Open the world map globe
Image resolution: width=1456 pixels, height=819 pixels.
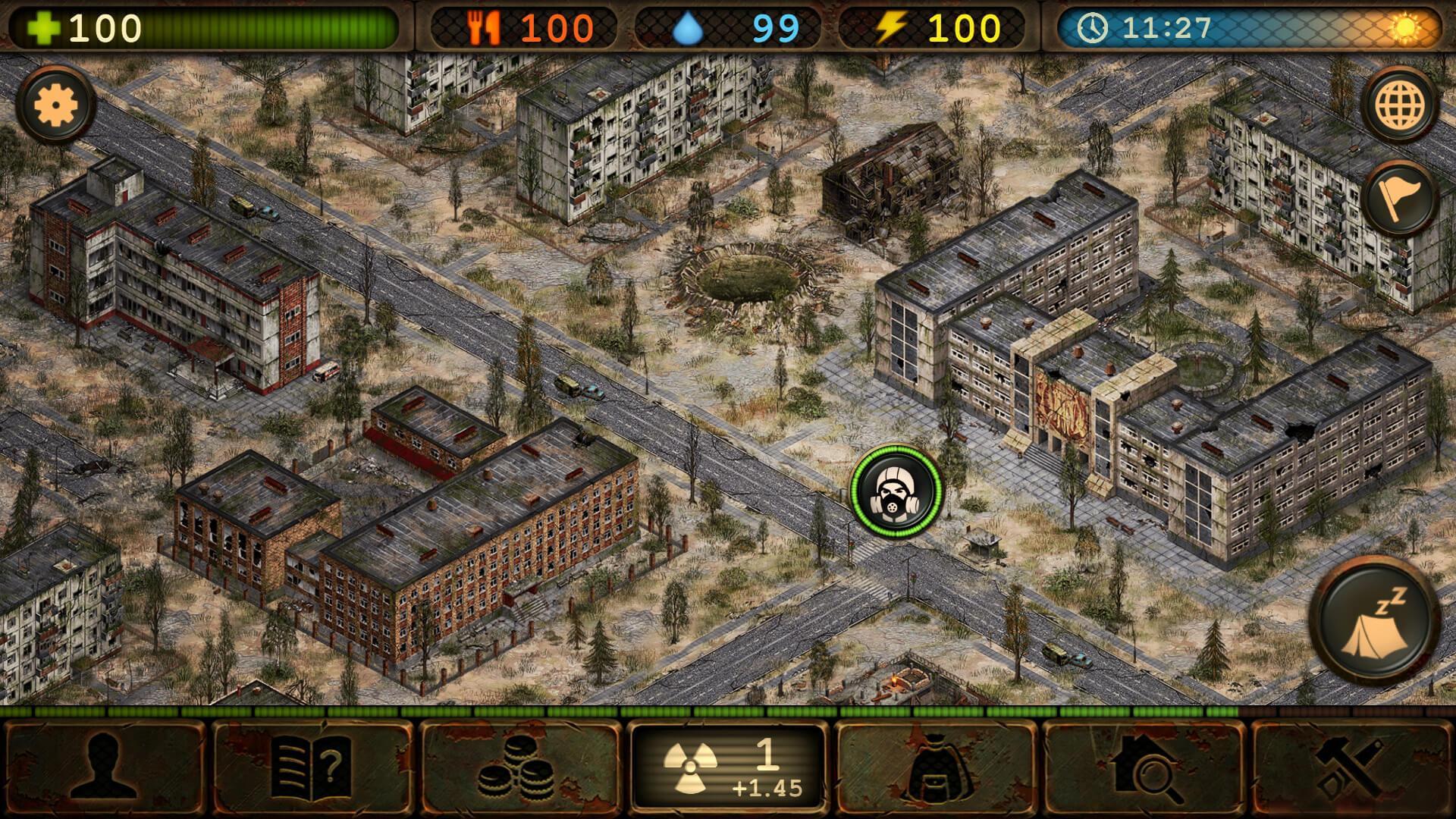[1401, 103]
